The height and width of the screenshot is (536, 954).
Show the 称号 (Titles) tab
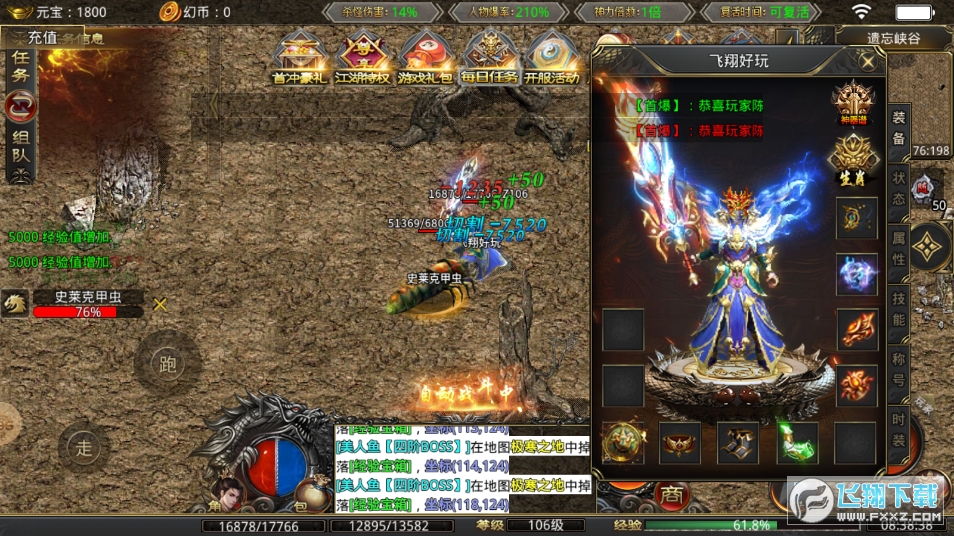[x=899, y=371]
